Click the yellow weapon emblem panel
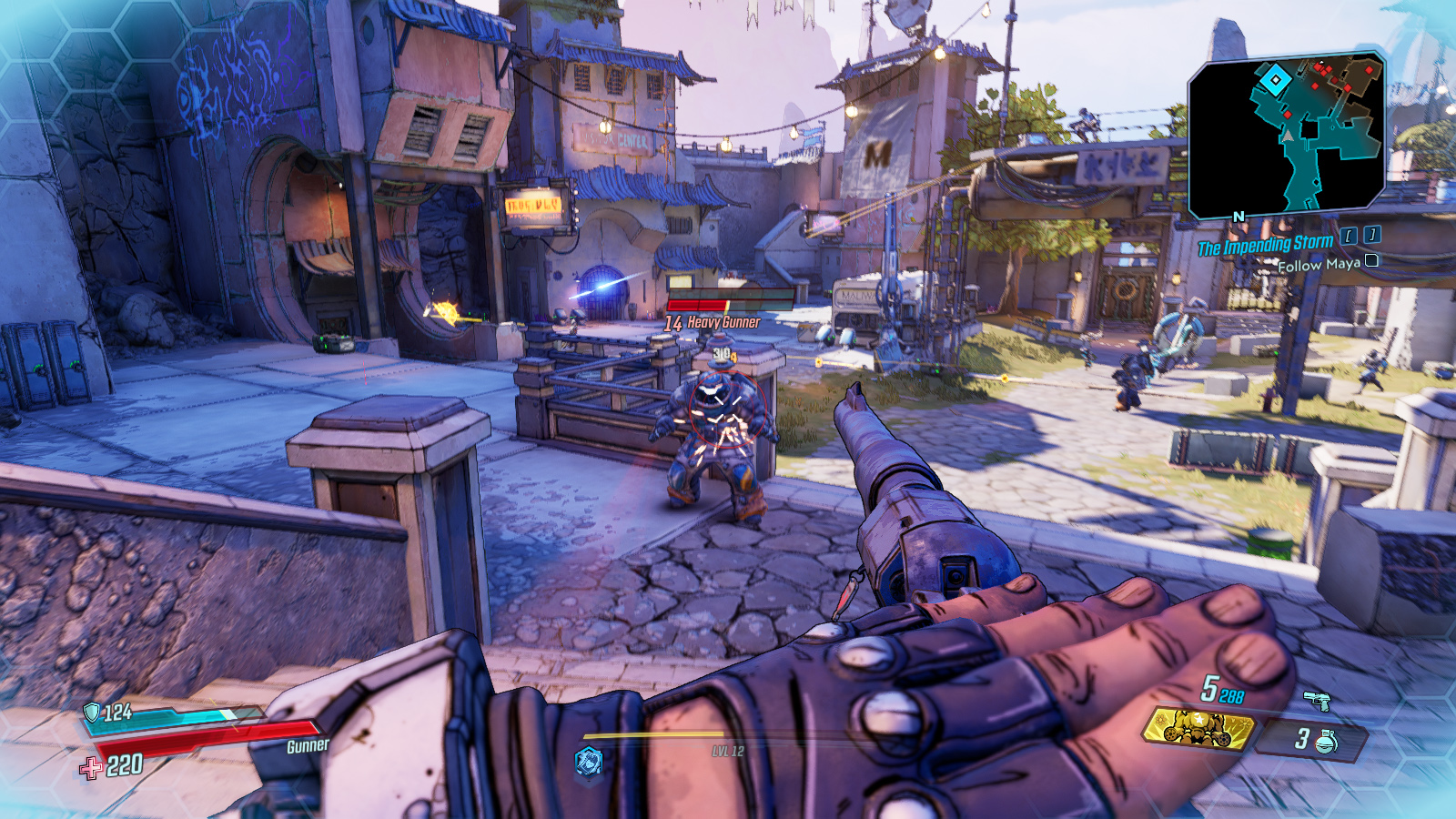 [x=1198, y=728]
